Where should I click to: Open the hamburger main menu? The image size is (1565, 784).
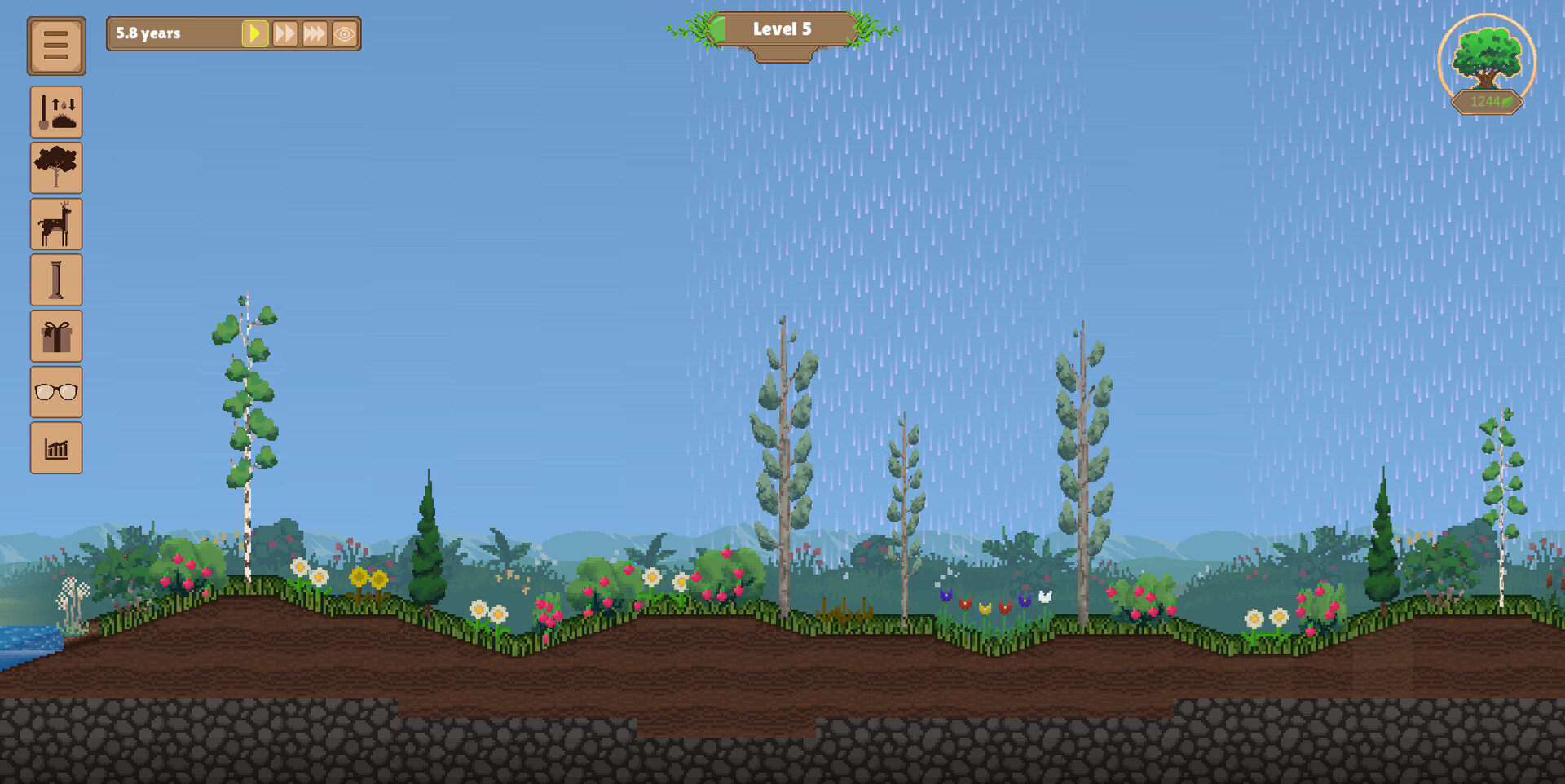[x=56, y=45]
